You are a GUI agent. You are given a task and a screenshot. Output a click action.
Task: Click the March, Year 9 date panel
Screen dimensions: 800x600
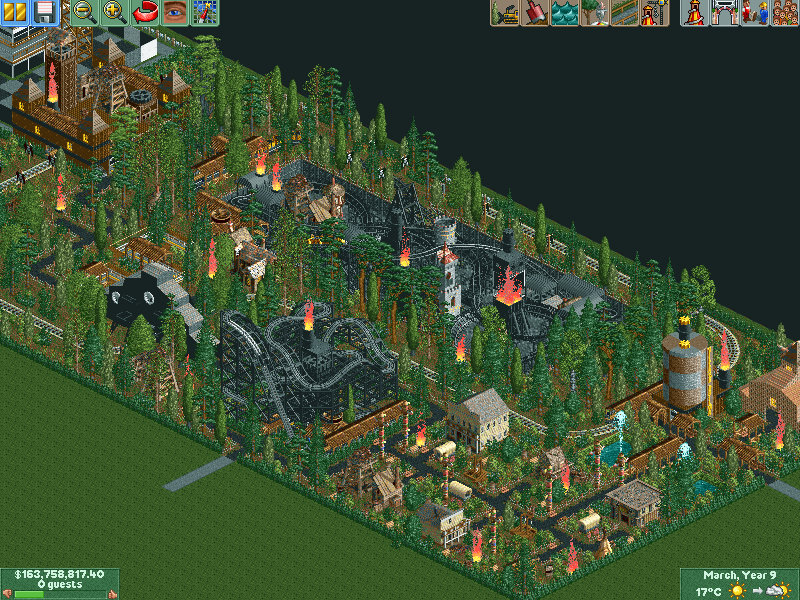click(x=739, y=575)
